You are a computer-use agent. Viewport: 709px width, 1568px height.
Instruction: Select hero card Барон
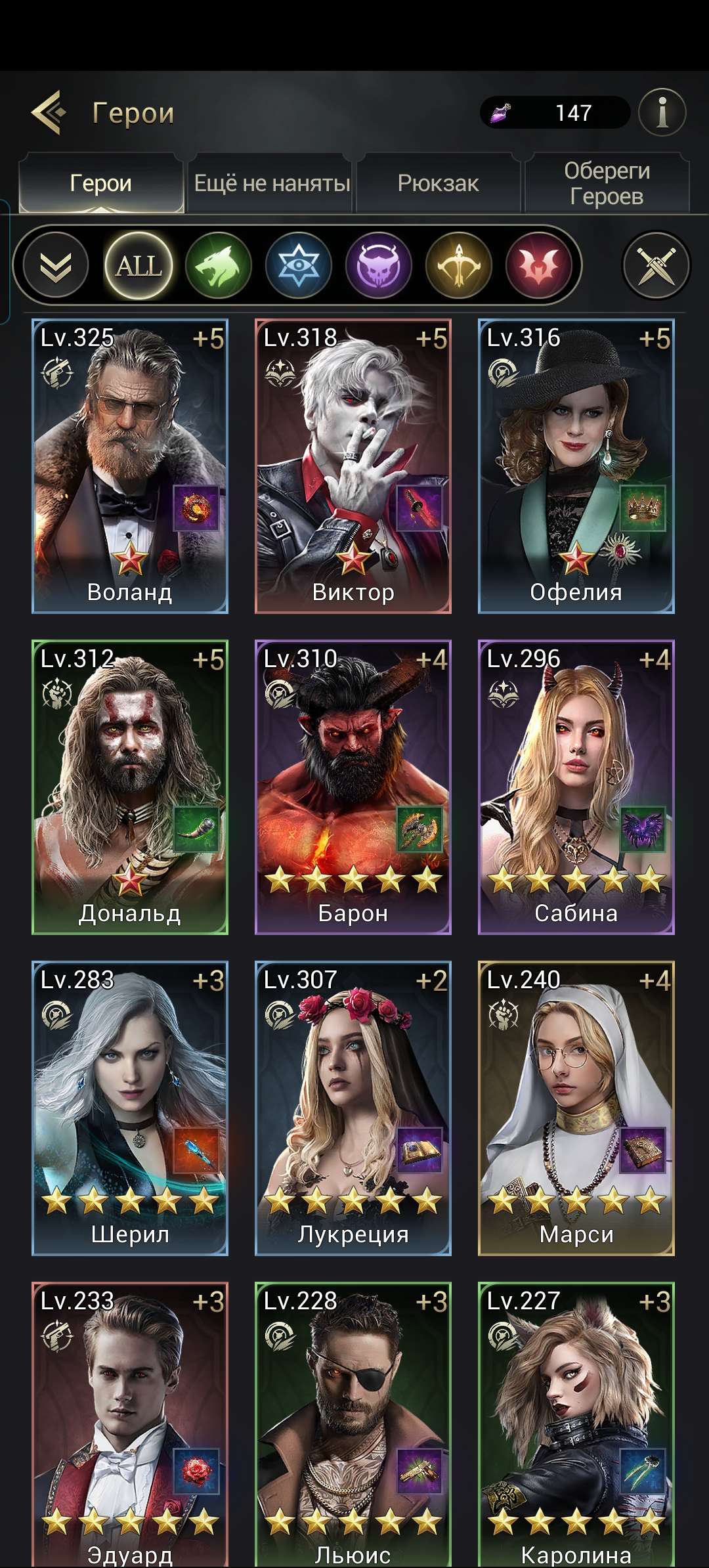point(353,787)
